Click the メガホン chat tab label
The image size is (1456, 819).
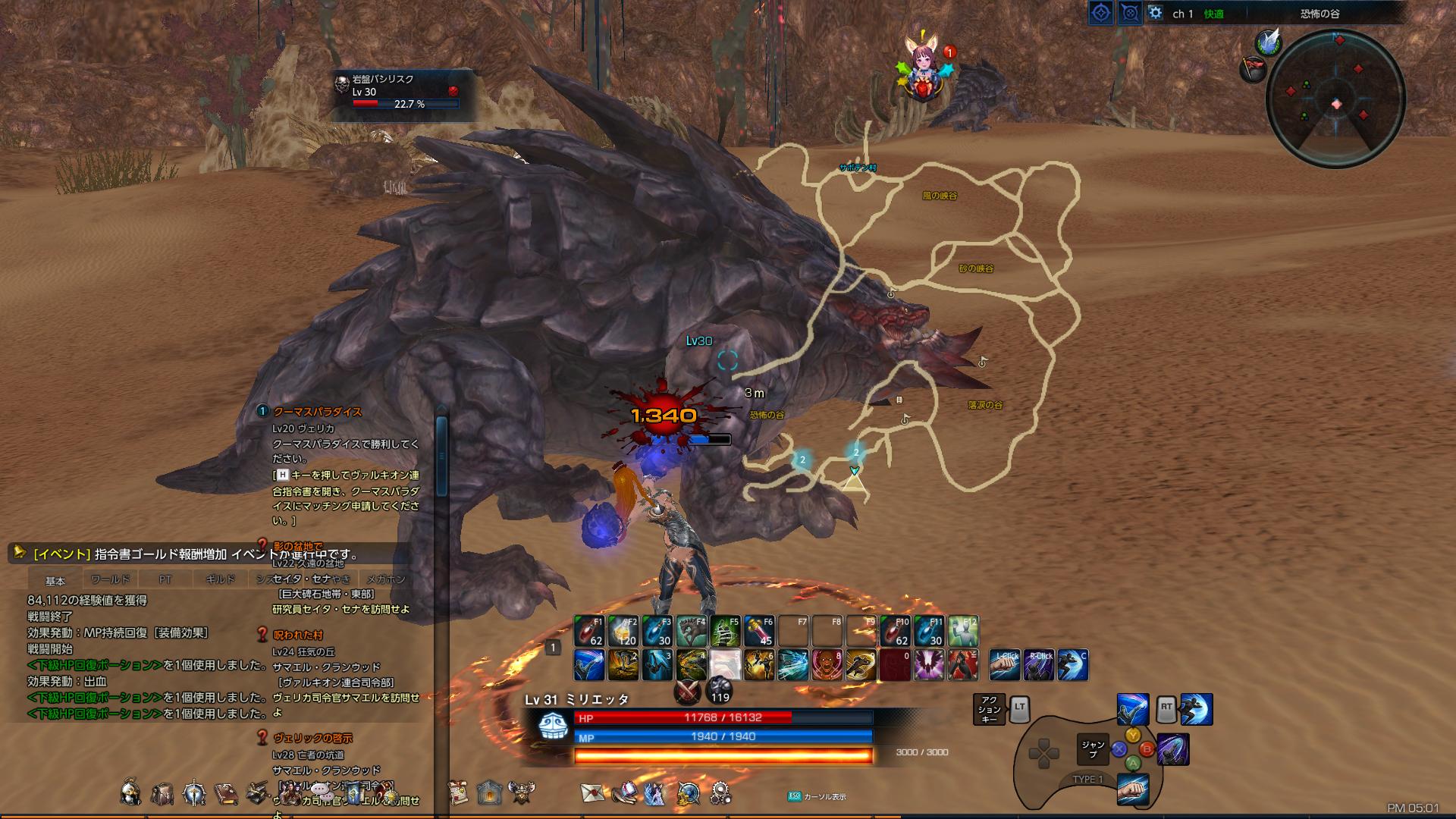(388, 578)
